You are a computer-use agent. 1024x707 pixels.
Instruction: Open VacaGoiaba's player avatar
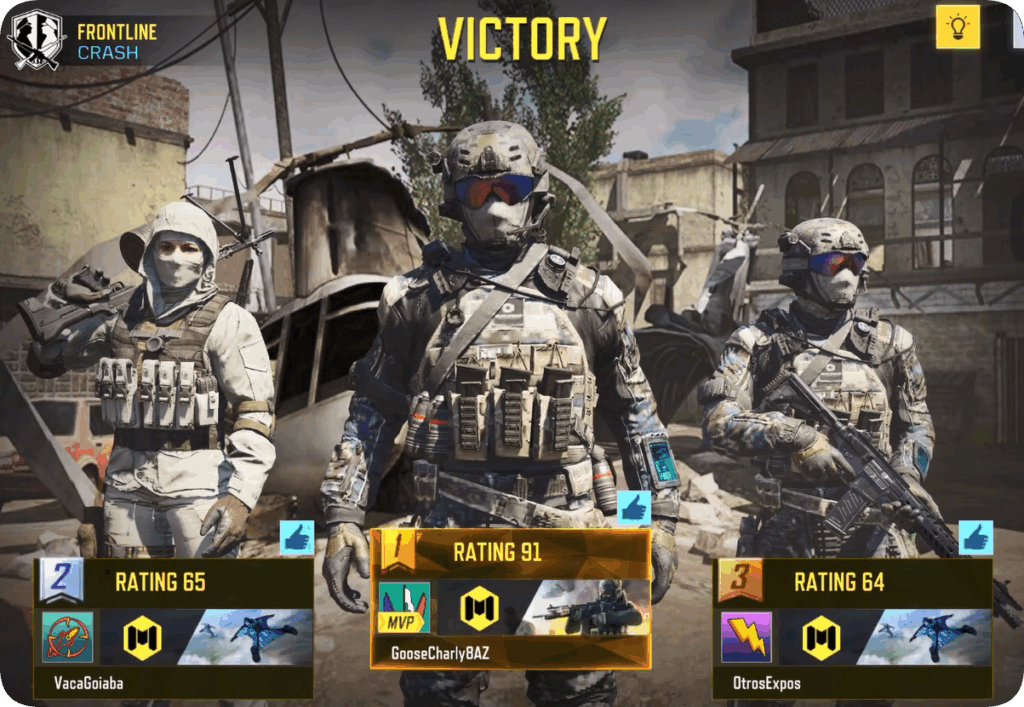point(68,638)
